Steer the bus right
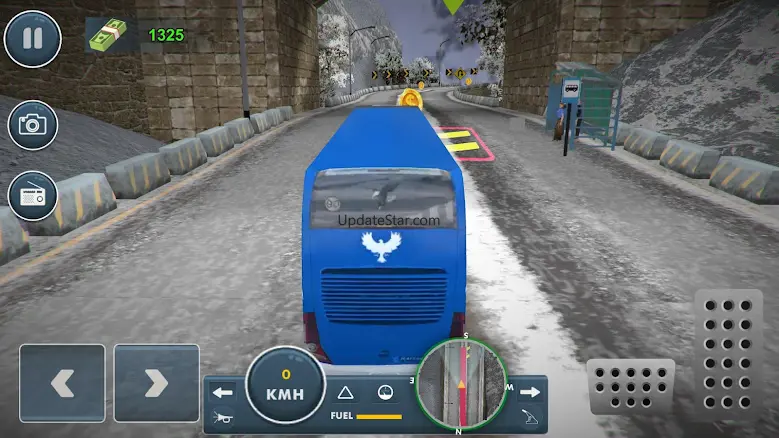This screenshot has width=779, height=438. 156,382
